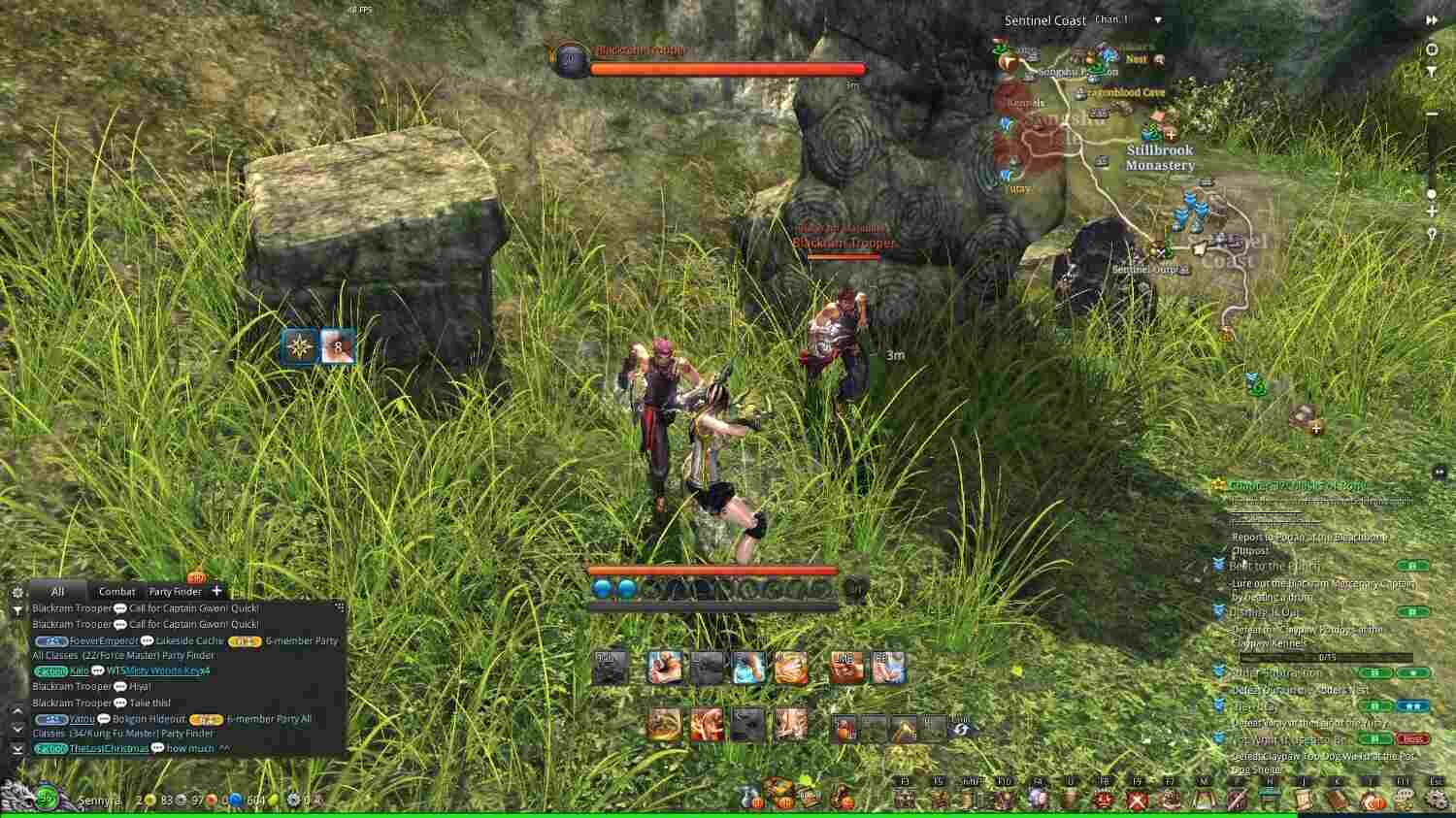The width and height of the screenshot is (1456, 818).
Task: Click the LMB skill icon on the hotbar
Action: [846, 667]
